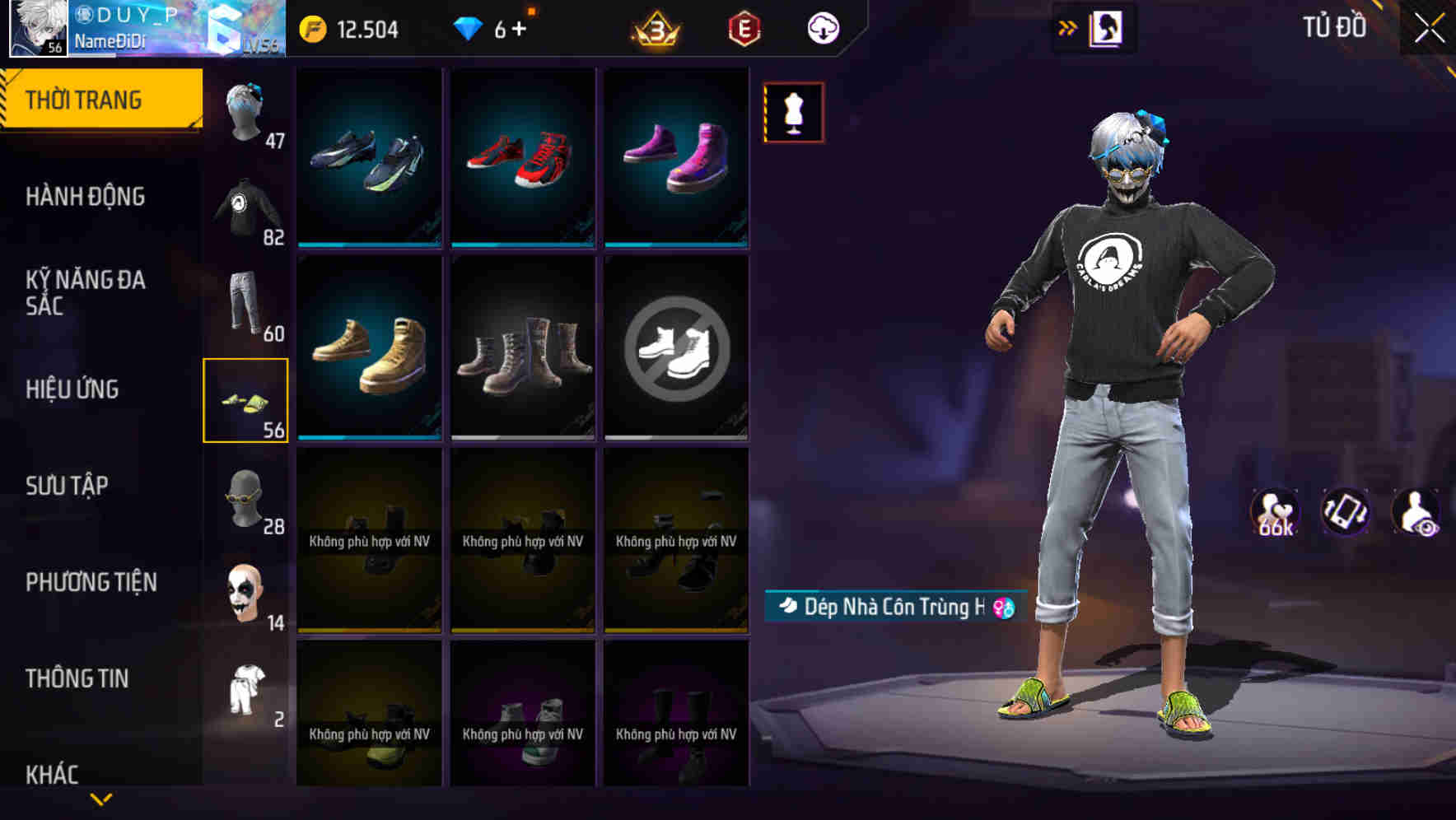Expand more categories with the bottom chevron
Image resolution: width=1456 pixels, height=820 pixels.
(100, 798)
